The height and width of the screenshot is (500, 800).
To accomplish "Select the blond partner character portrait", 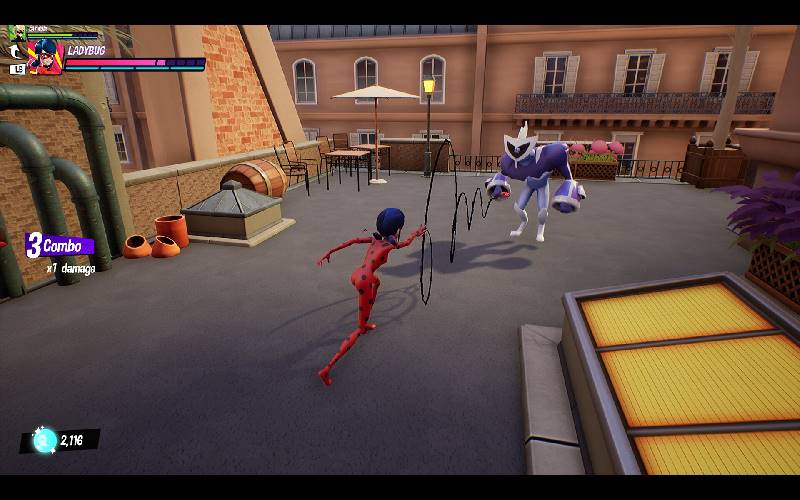I will pyautogui.click(x=16, y=32).
